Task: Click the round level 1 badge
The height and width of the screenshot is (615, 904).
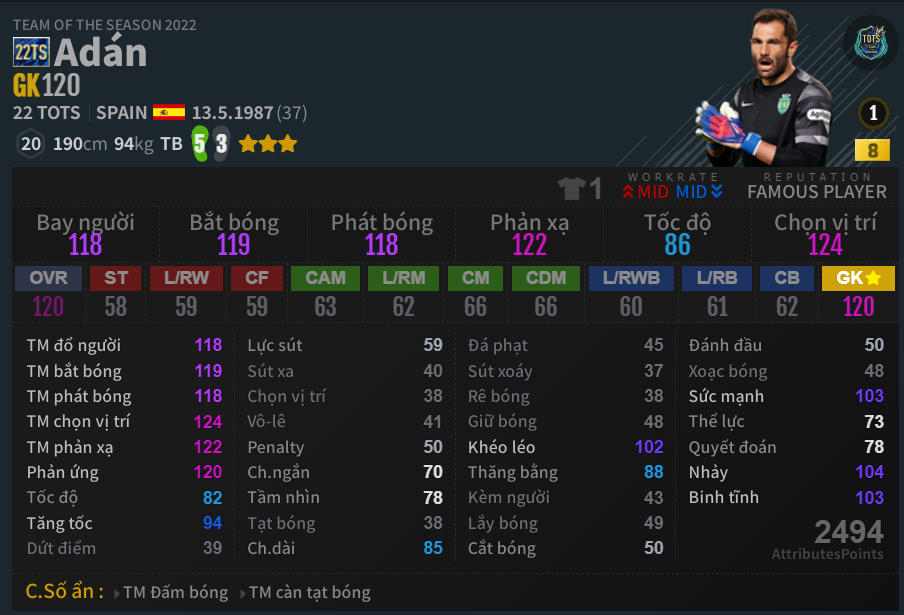Action: (x=873, y=113)
